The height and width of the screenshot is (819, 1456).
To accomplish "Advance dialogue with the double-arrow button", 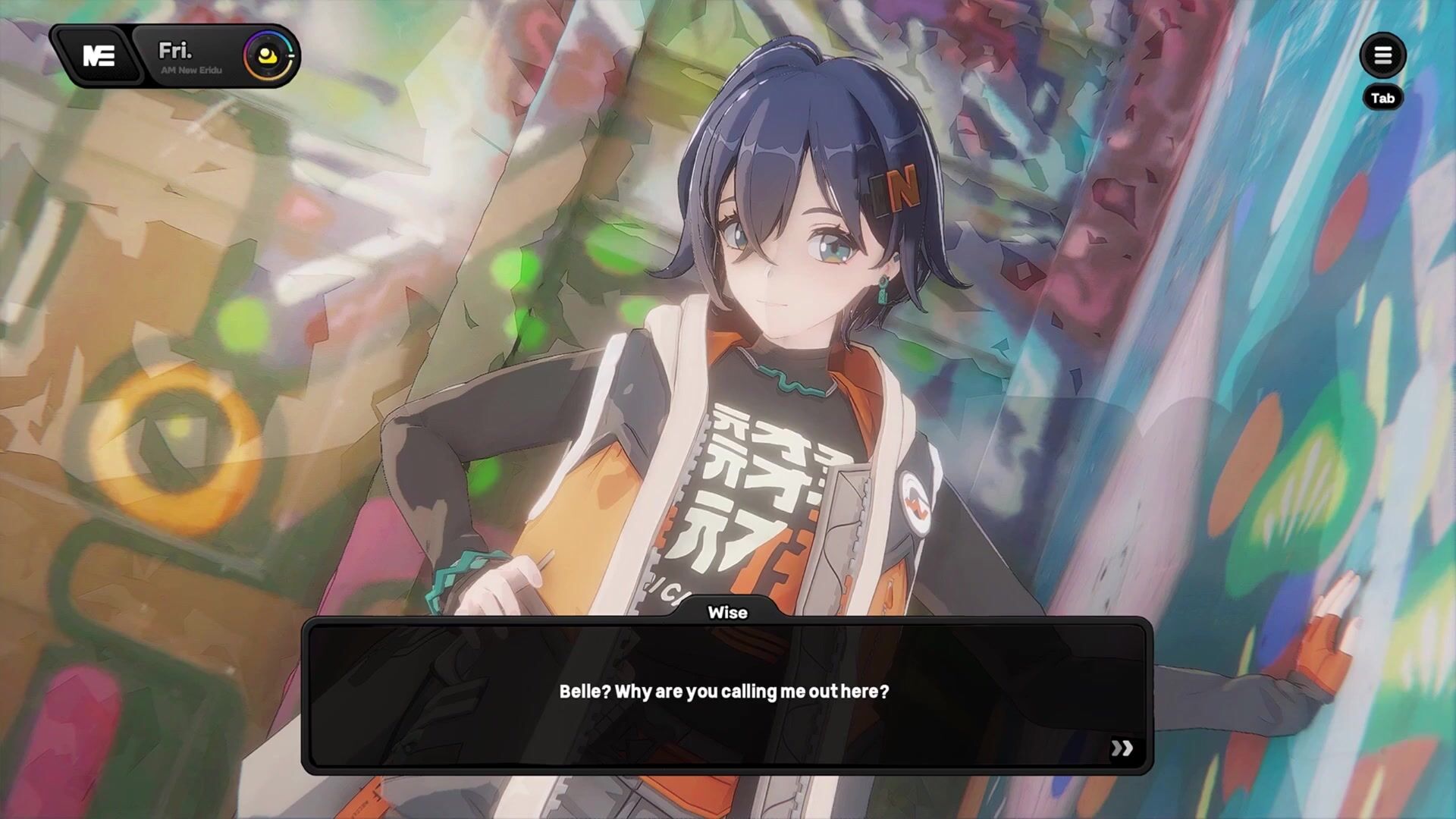I will point(1122,748).
